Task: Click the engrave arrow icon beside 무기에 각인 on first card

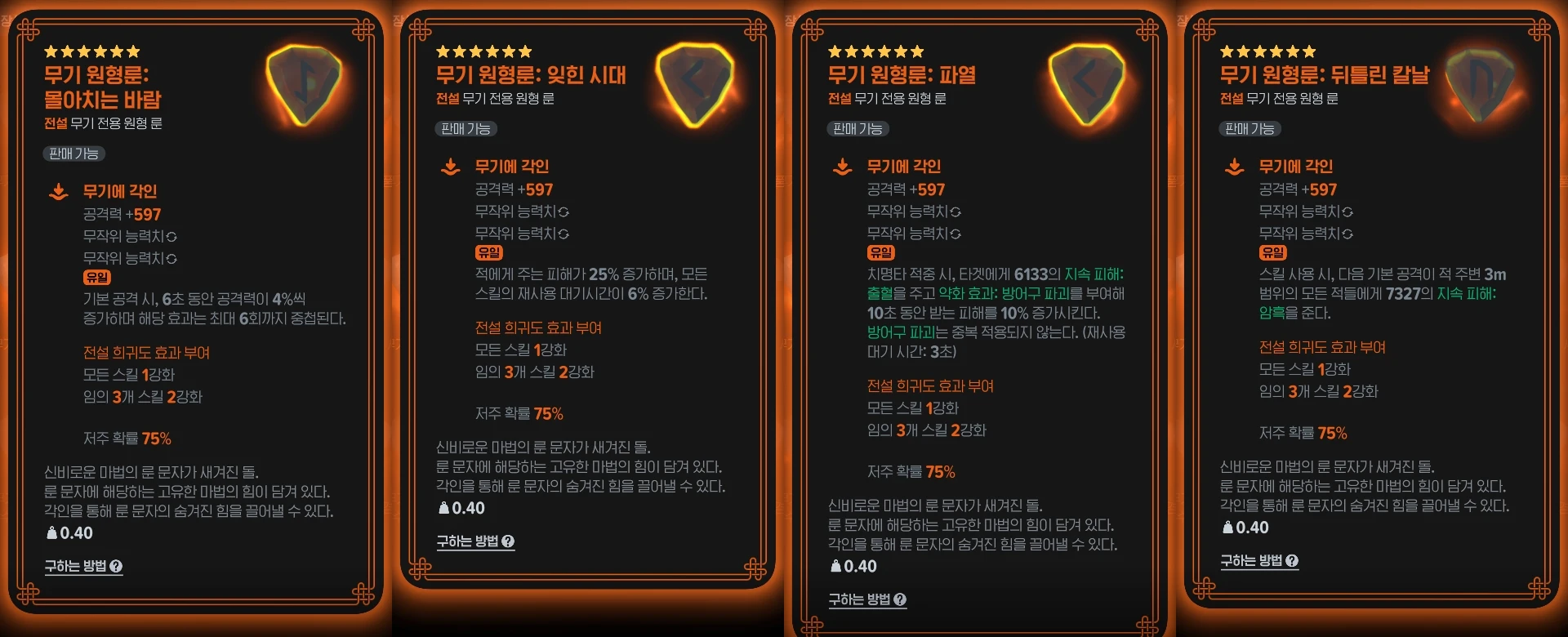Action: click(x=56, y=192)
